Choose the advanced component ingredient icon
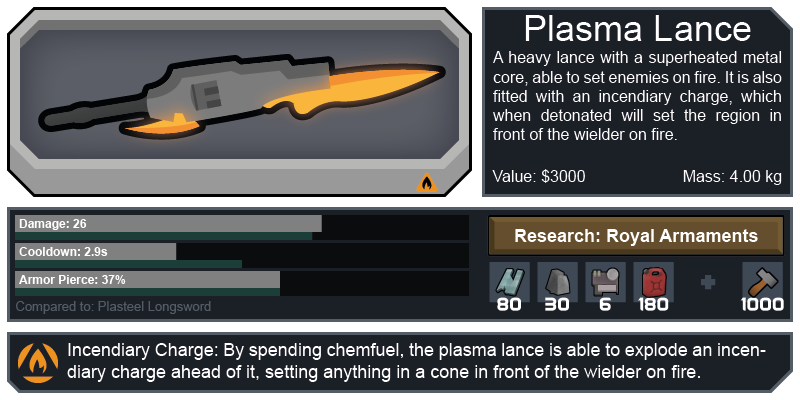Screen dimensions: 800x400 click(604, 281)
